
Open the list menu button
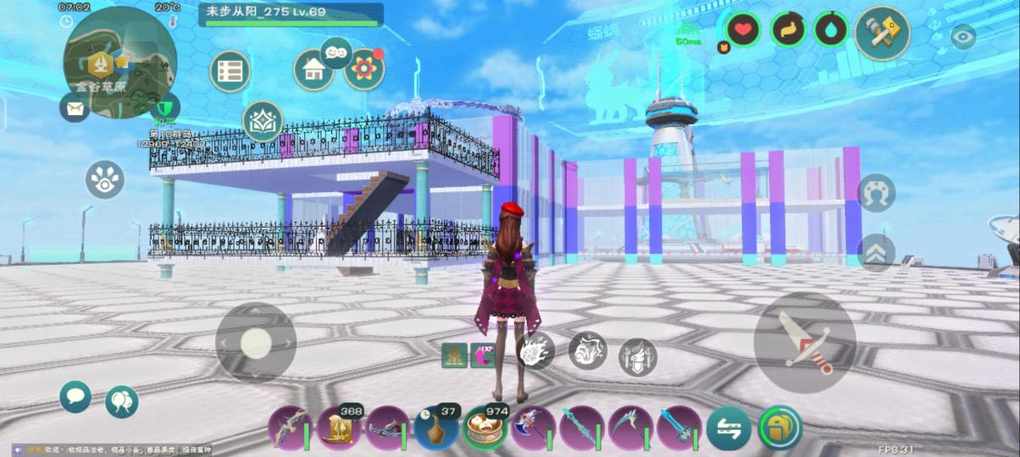229,72
